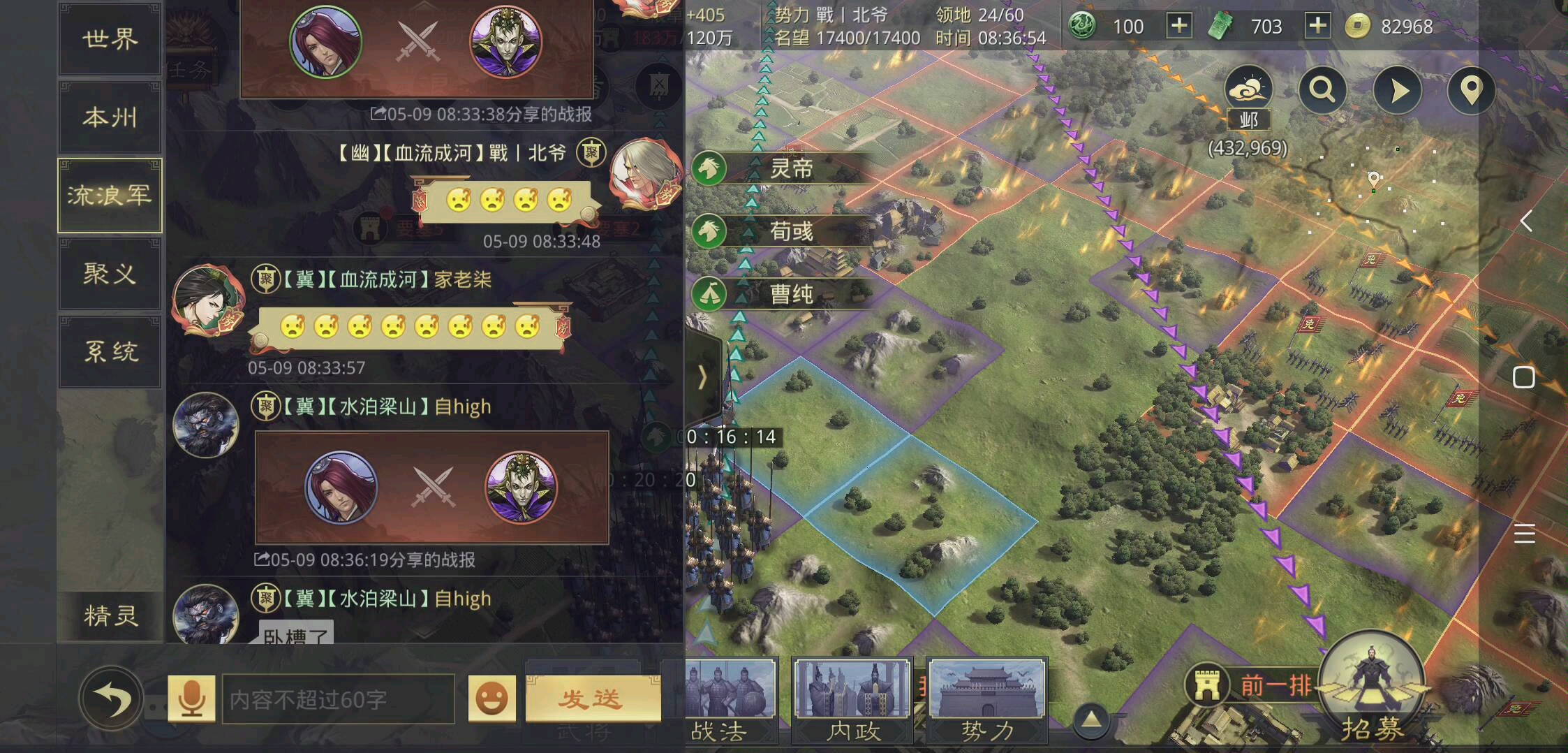This screenshot has height=753, width=1568.
Task: Tap the location pin icon
Action: [1471, 89]
